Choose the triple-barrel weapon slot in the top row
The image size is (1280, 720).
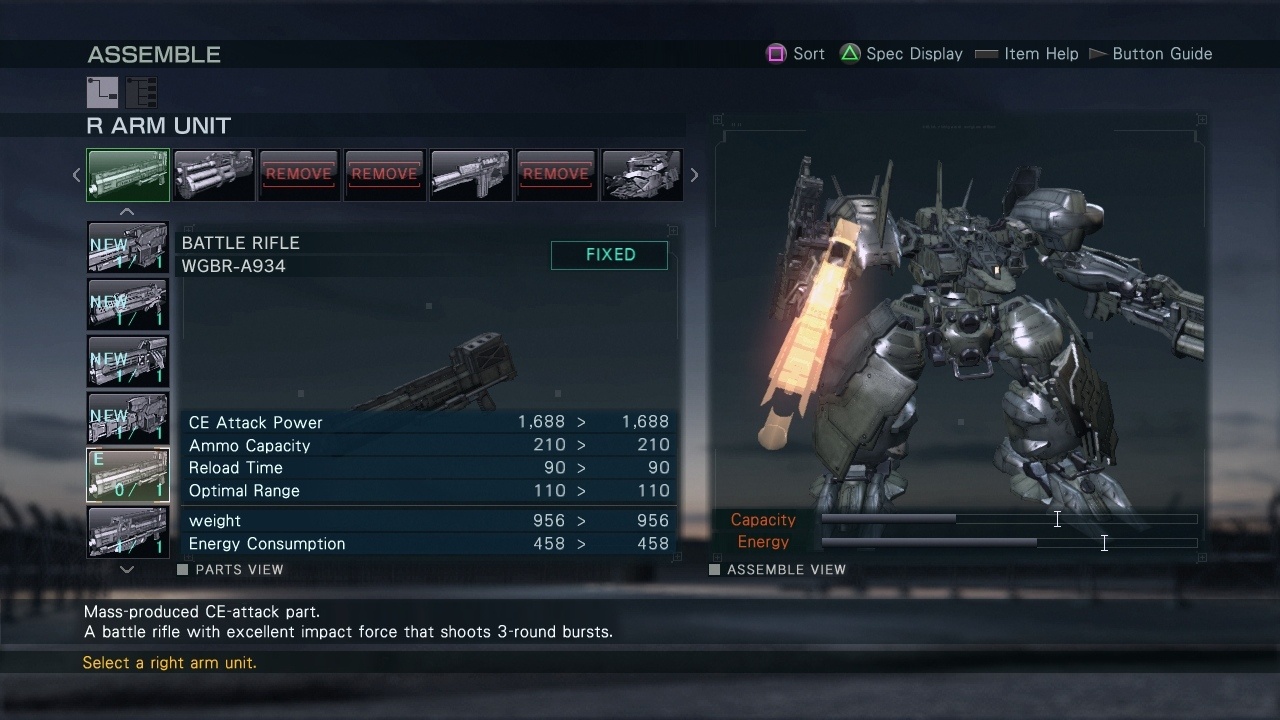[213, 175]
